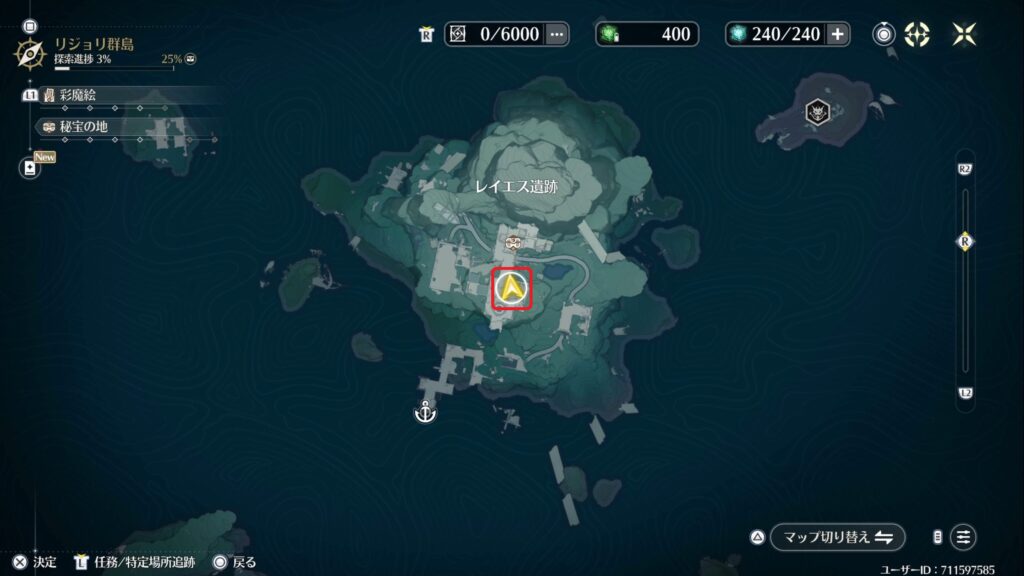The image size is (1024, 576).
Task: Close the map with the four-point star icon
Action: click(x=965, y=34)
